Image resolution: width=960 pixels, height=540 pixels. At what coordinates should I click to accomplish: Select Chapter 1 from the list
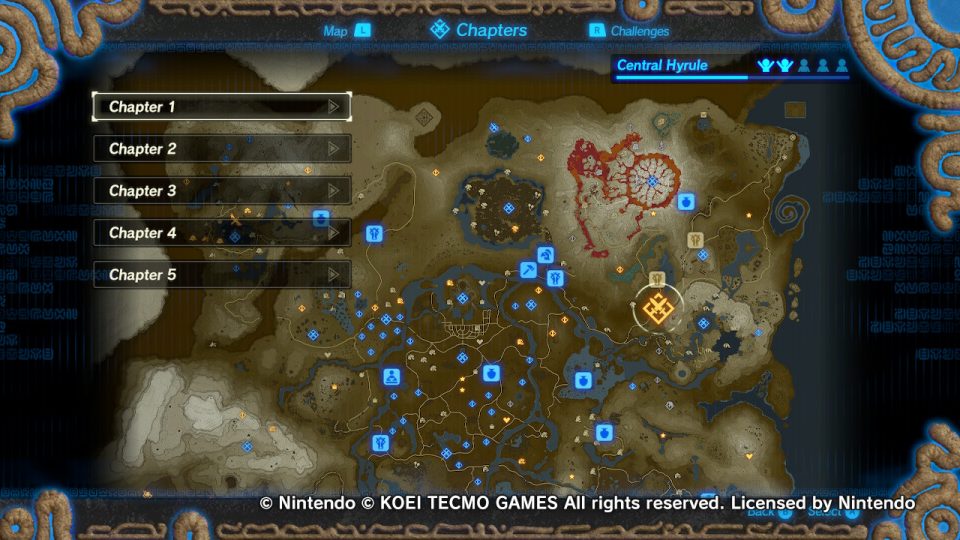pyautogui.click(x=221, y=106)
